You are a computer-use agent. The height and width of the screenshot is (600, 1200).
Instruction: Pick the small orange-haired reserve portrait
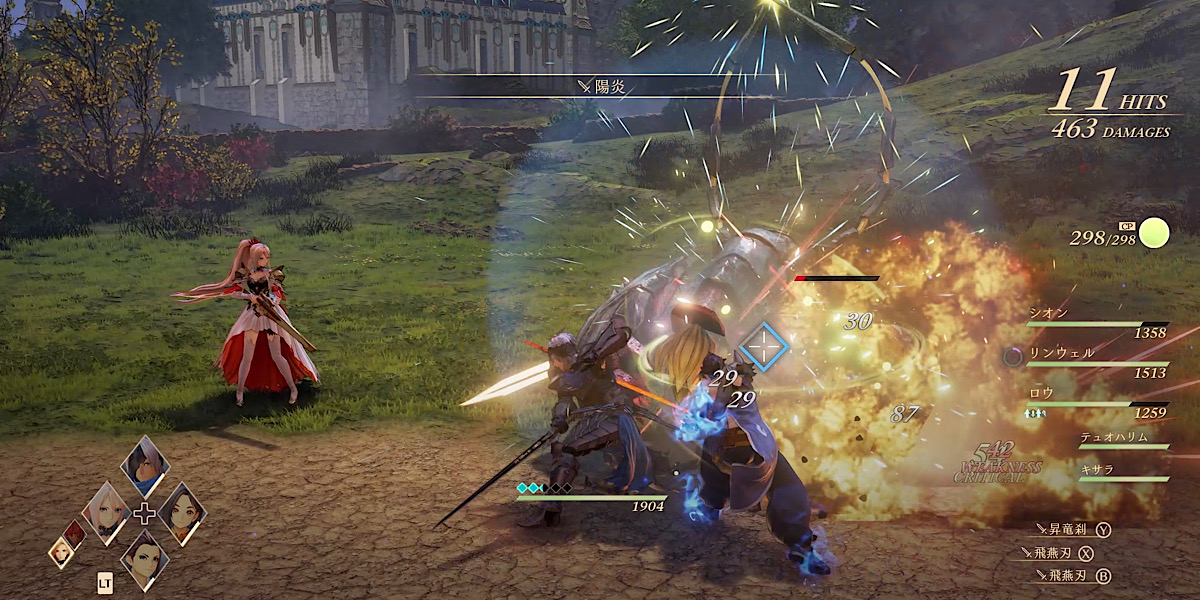point(62,551)
